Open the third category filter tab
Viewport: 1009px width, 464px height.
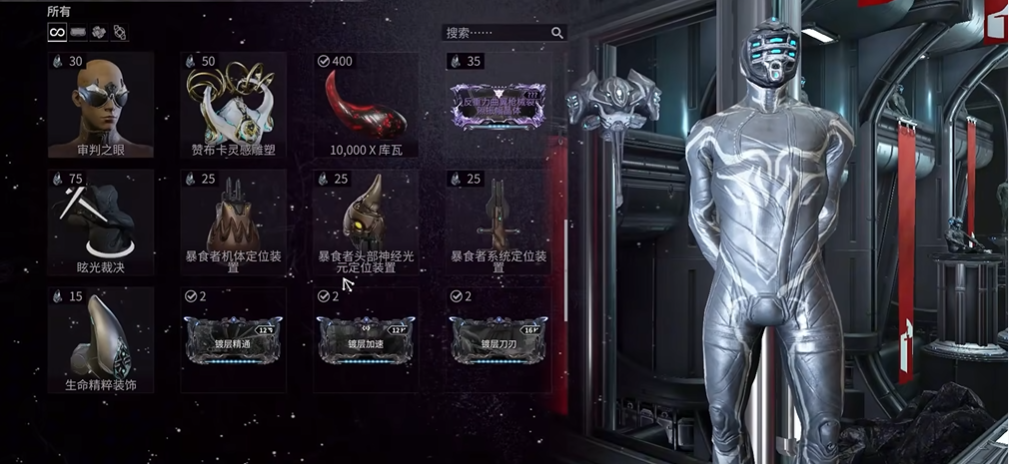click(98, 32)
